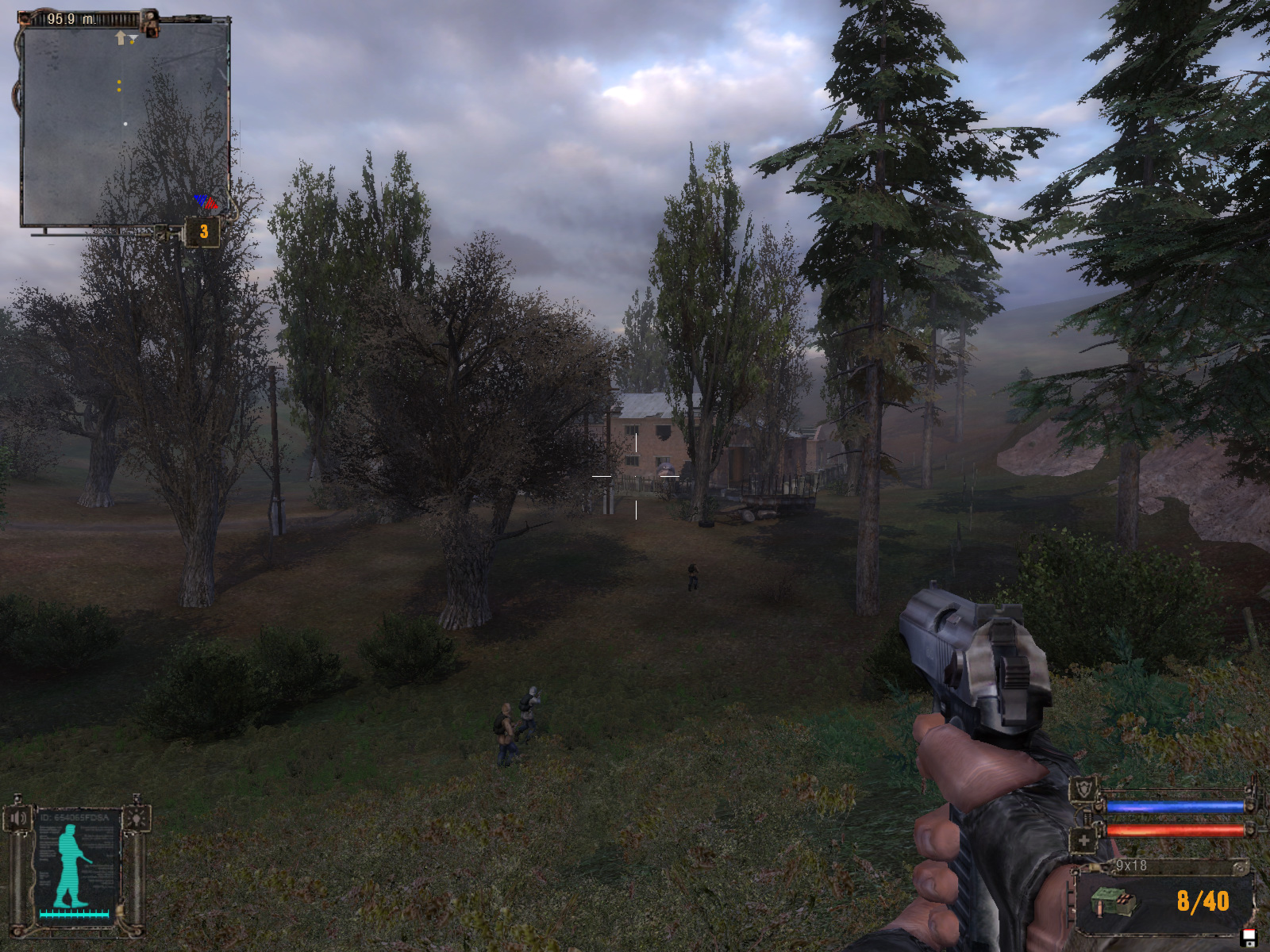The image size is (1270, 952).
Task: Click the floppy disk save icon
Action: point(1249,939)
